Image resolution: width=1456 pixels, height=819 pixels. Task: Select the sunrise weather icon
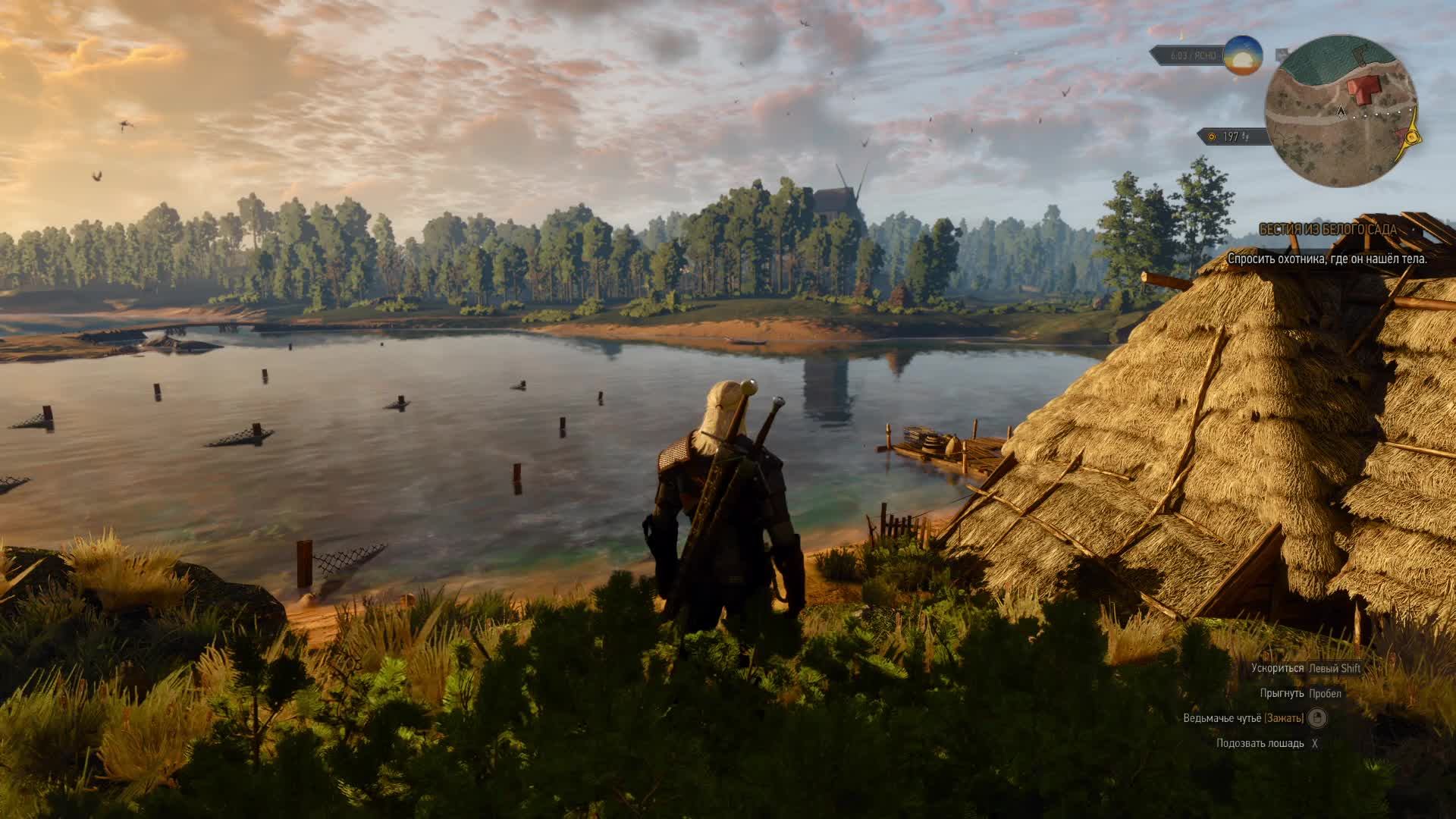(x=1243, y=55)
